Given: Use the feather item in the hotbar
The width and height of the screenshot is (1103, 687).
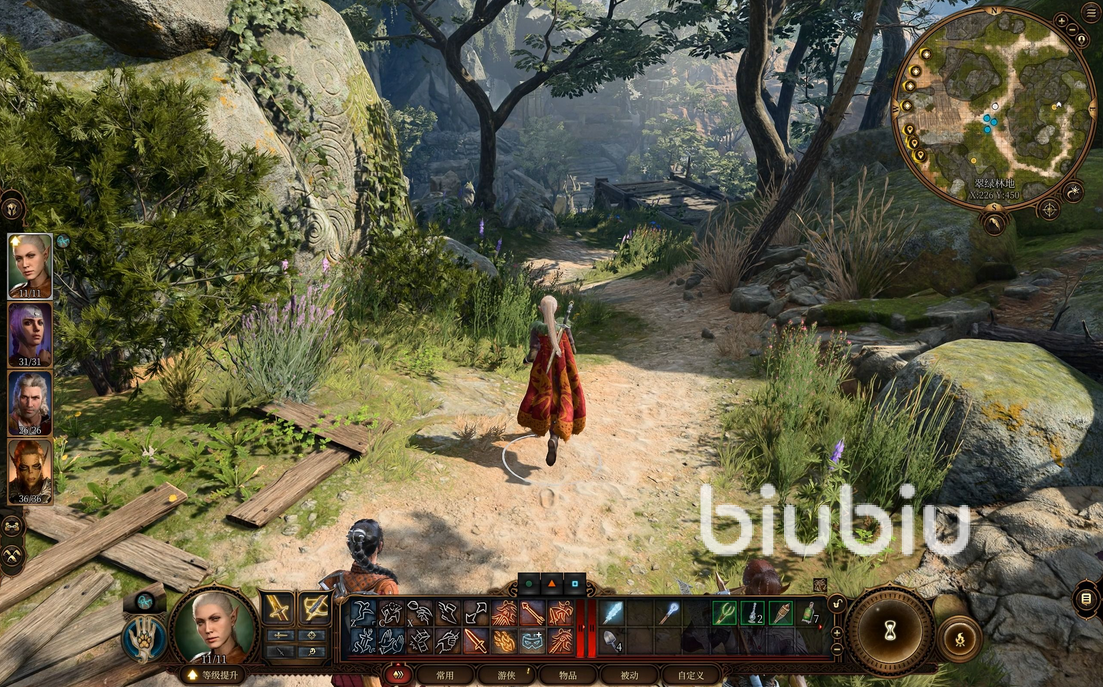Looking at the screenshot, I should click(x=612, y=612).
